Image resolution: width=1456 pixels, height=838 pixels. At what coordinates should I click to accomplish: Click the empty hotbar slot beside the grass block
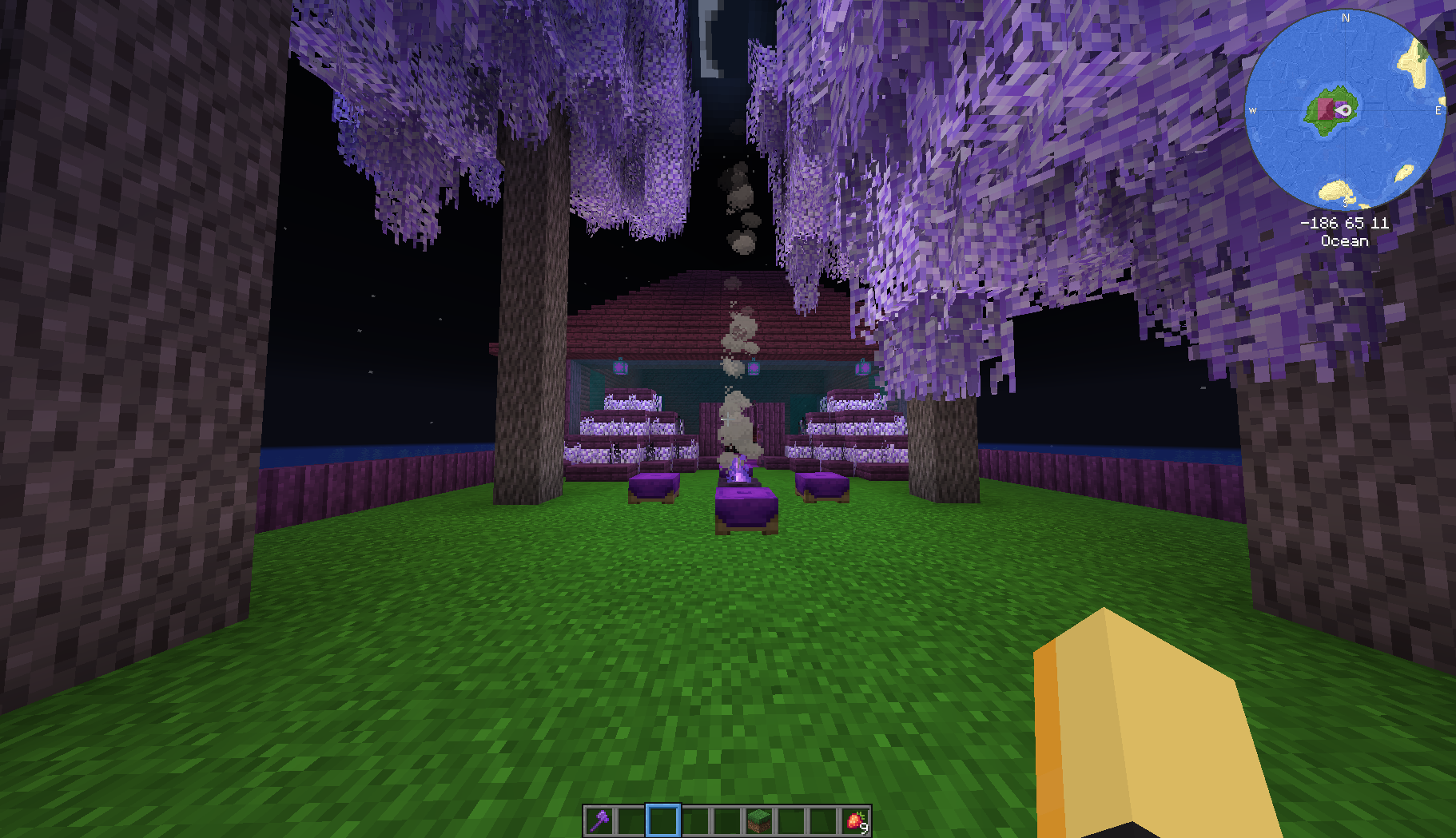coord(791,820)
